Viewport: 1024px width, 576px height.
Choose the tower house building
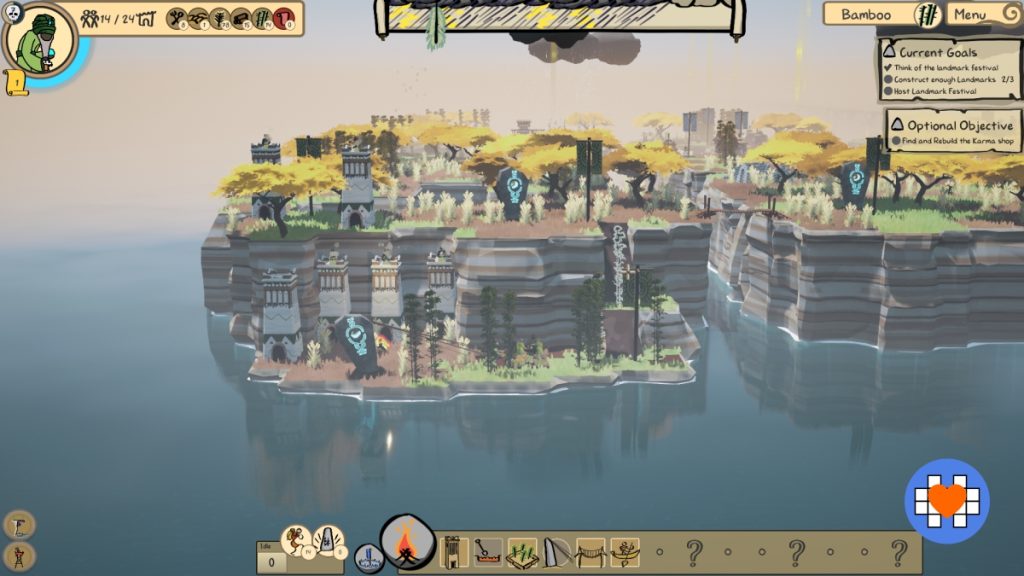(454, 551)
